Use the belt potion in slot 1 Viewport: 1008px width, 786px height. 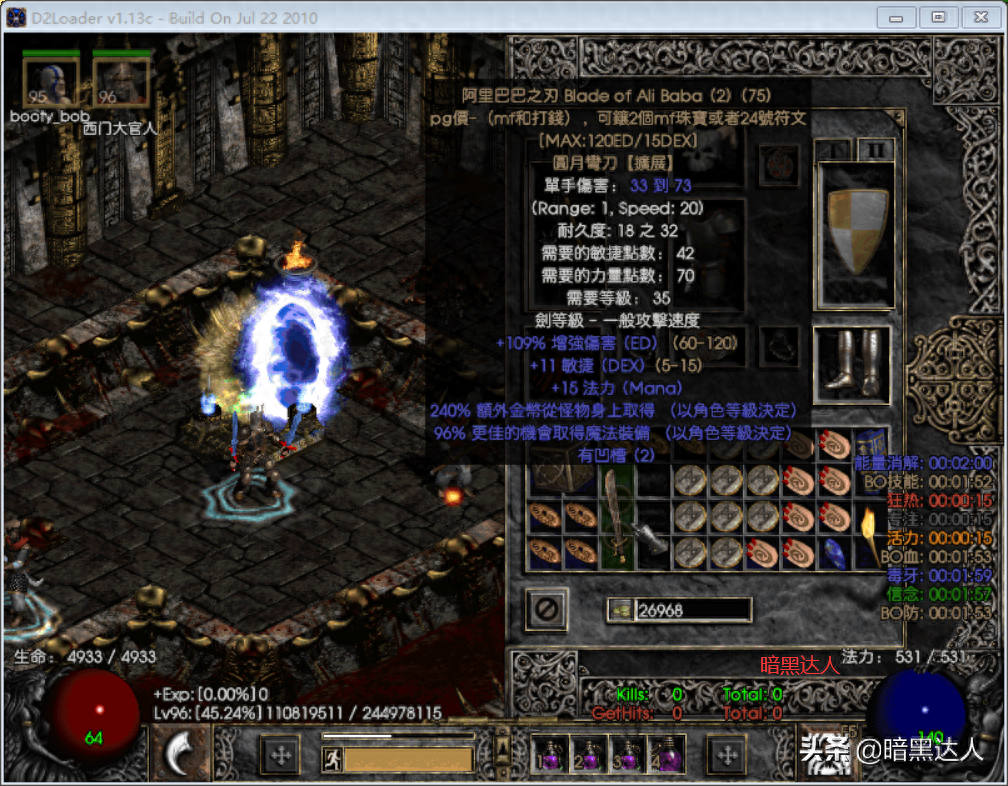click(548, 754)
